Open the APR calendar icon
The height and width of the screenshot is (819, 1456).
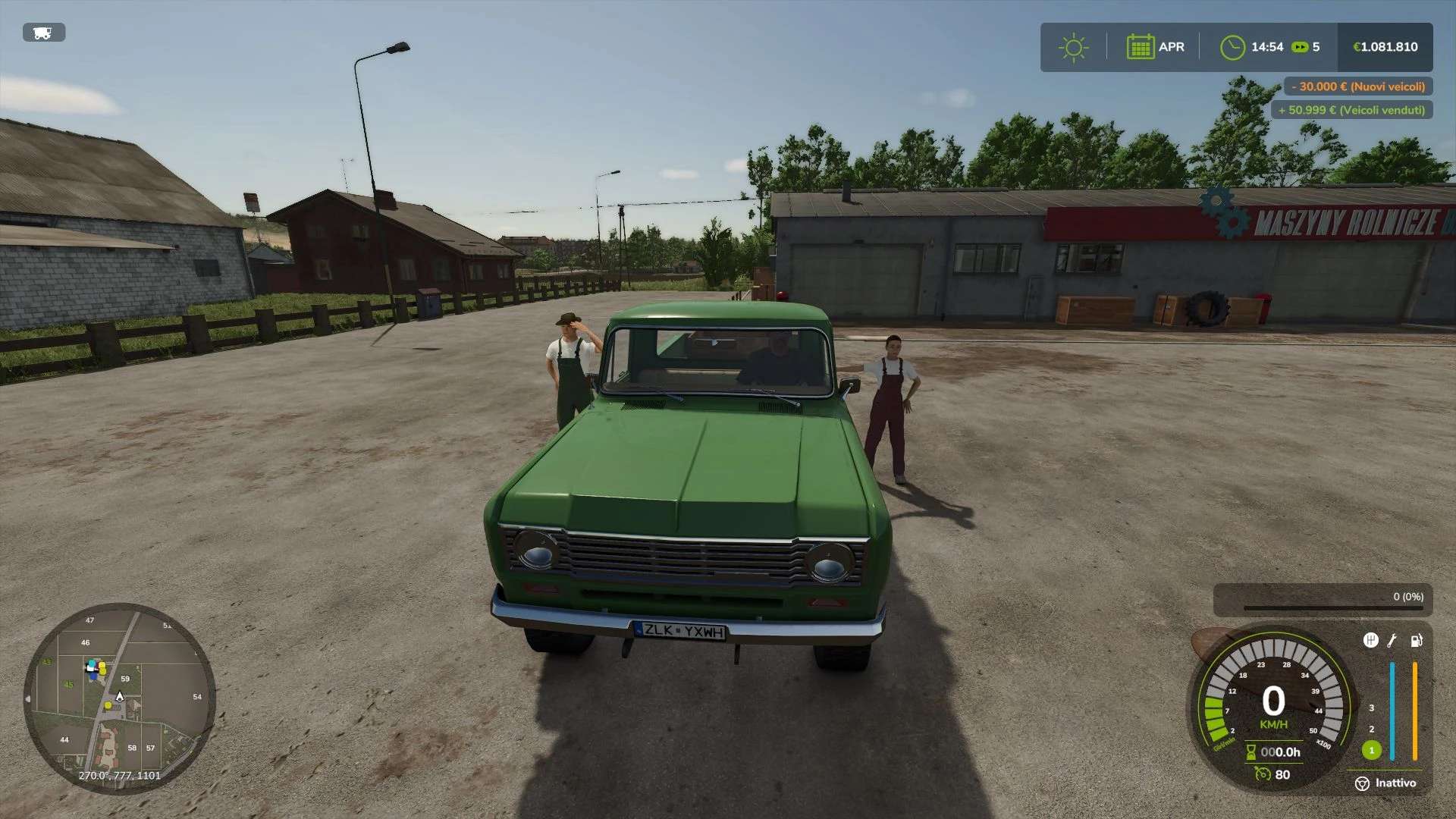[1141, 47]
